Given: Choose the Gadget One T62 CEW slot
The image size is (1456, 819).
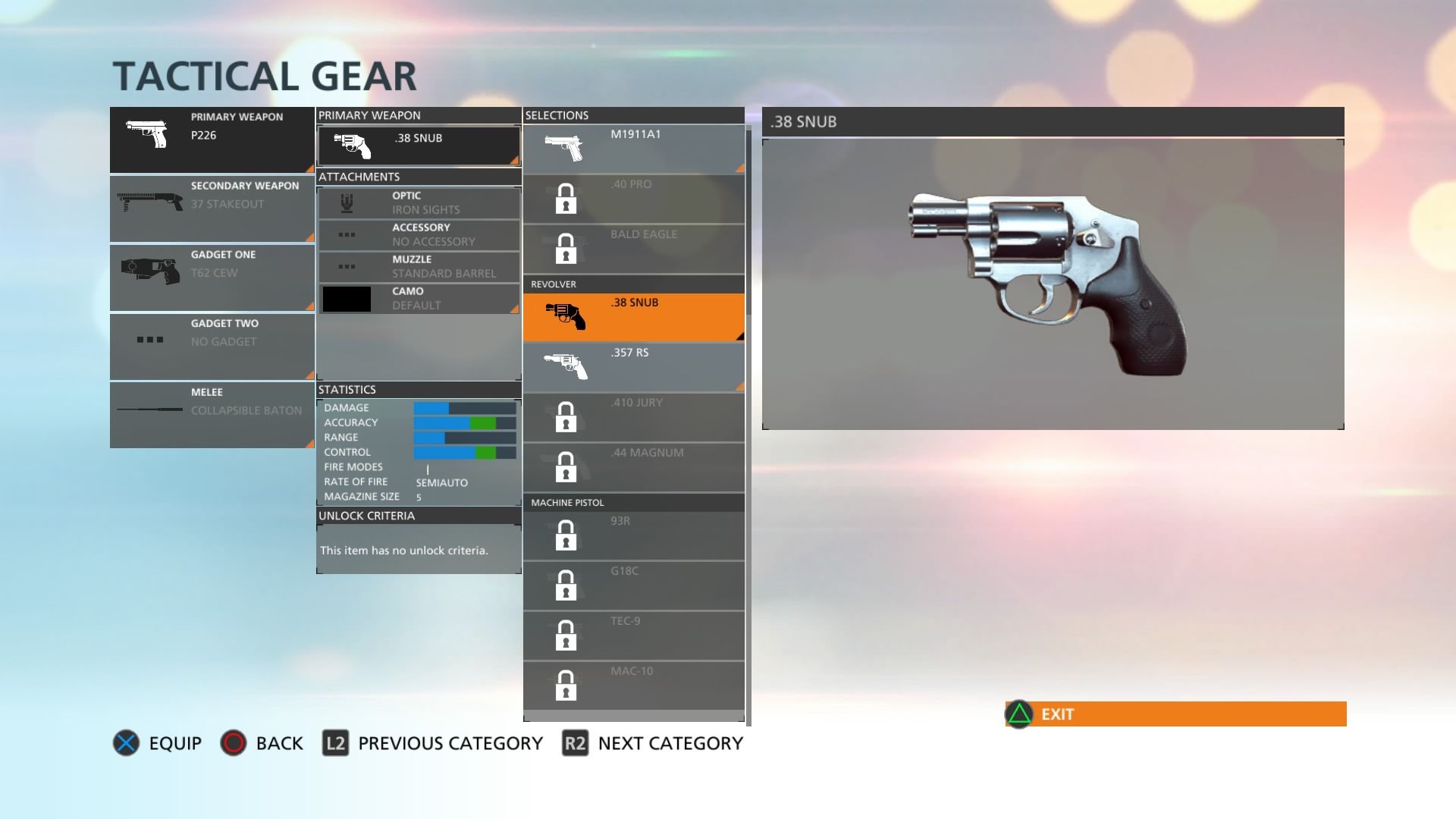Looking at the screenshot, I should click(x=212, y=277).
